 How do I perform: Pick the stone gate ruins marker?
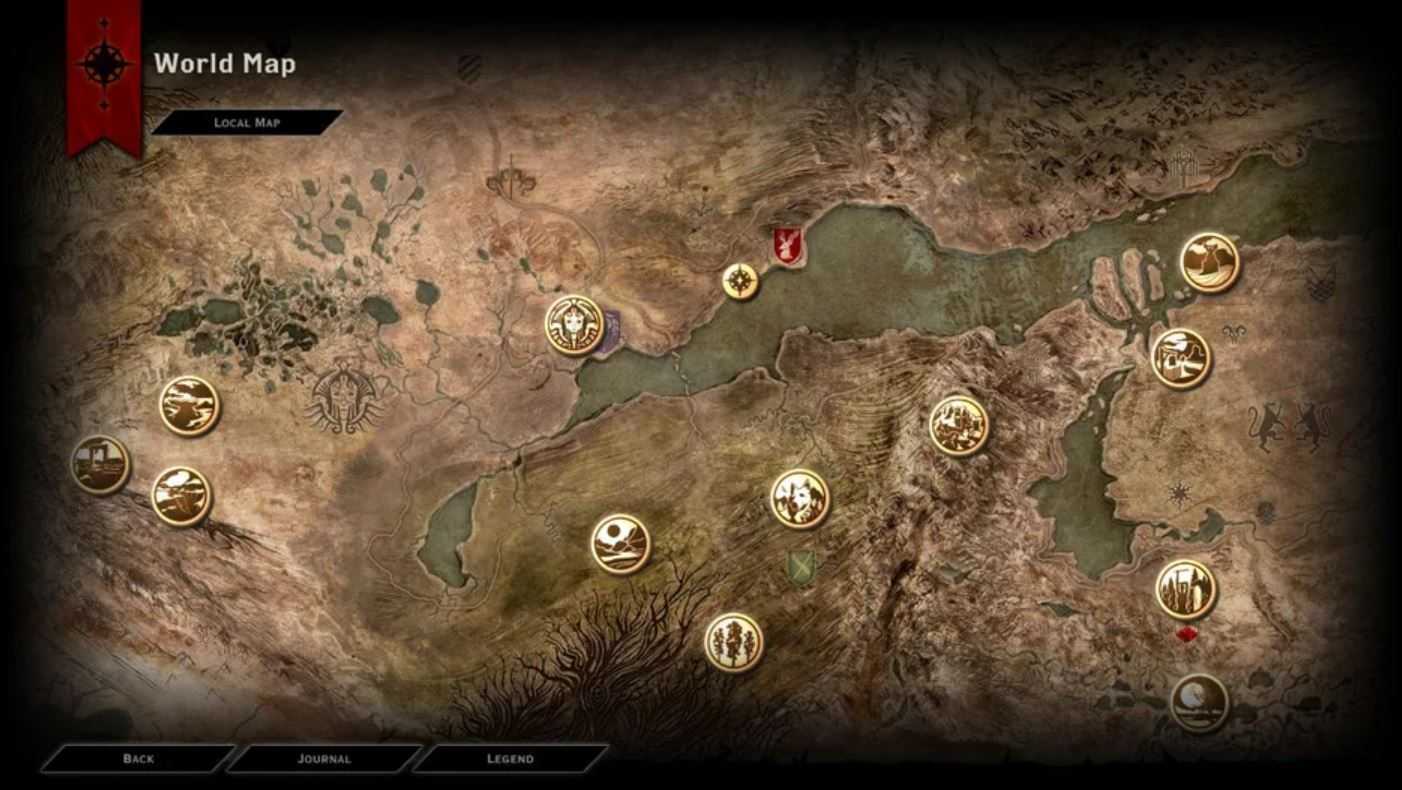click(x=100, y=465)
